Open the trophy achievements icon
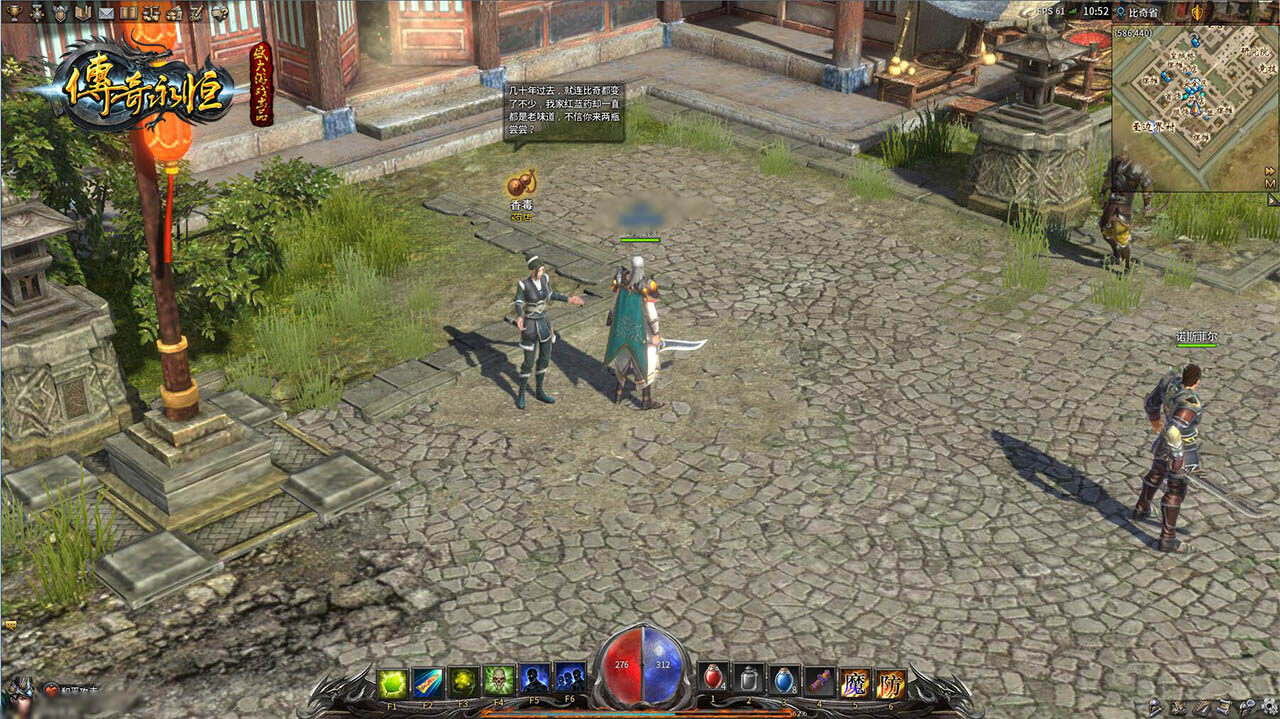The width and height of the screenshot is (1280, 719). pyautogui.click(x=14, y=12)
